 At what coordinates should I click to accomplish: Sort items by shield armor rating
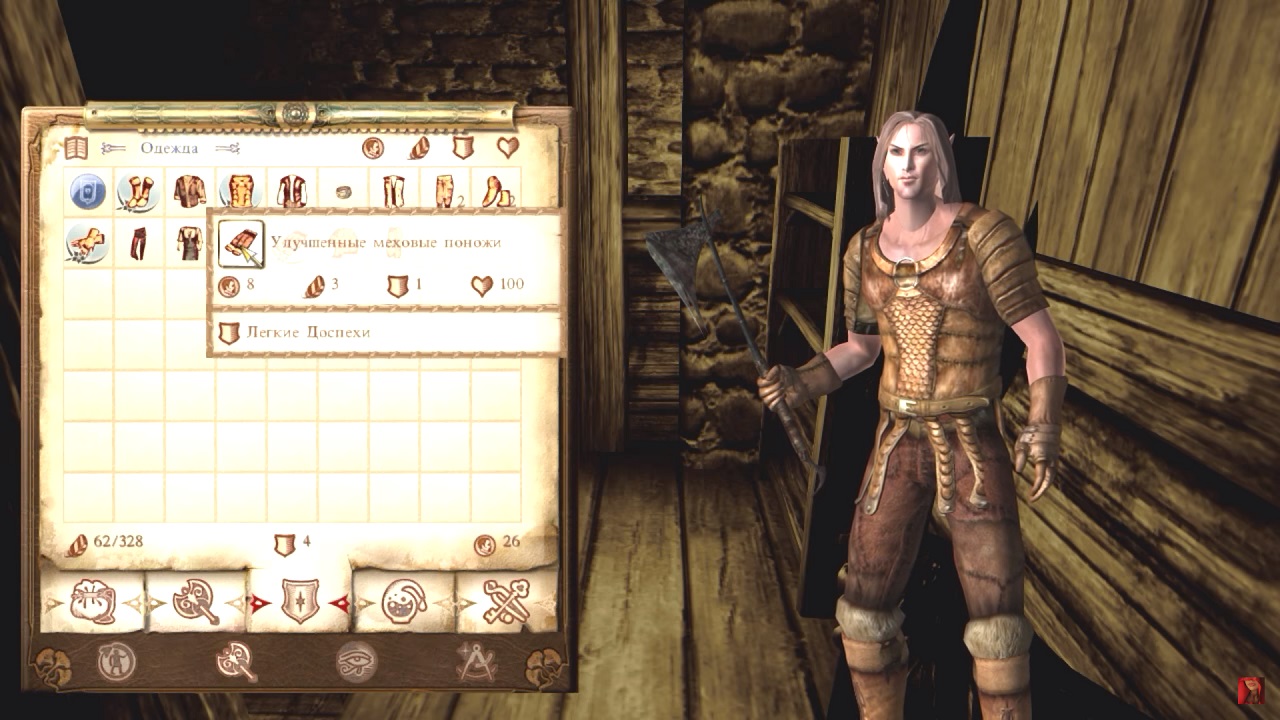point(462,148)
